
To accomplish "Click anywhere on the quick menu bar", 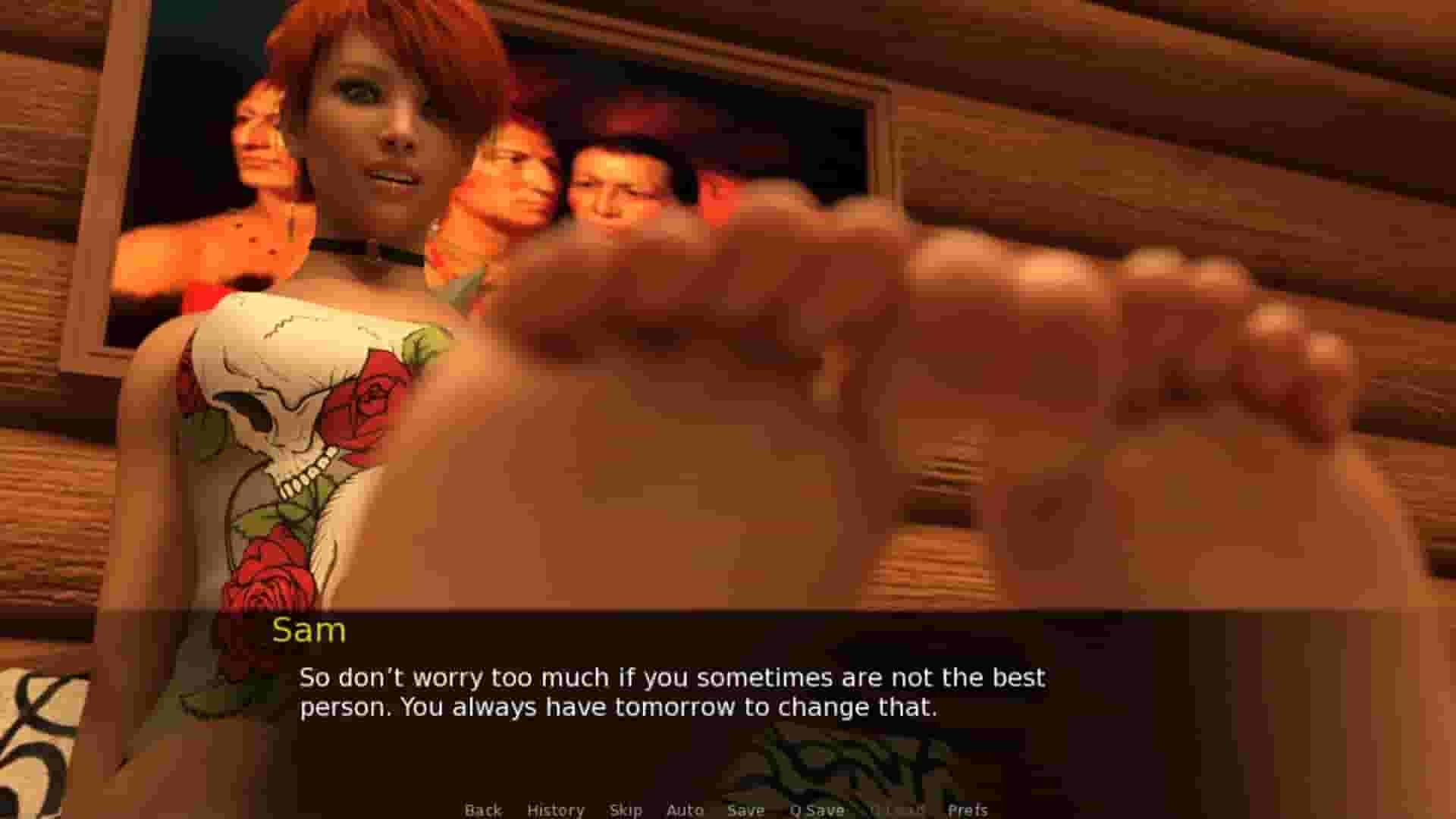I will tap(720, 810).
